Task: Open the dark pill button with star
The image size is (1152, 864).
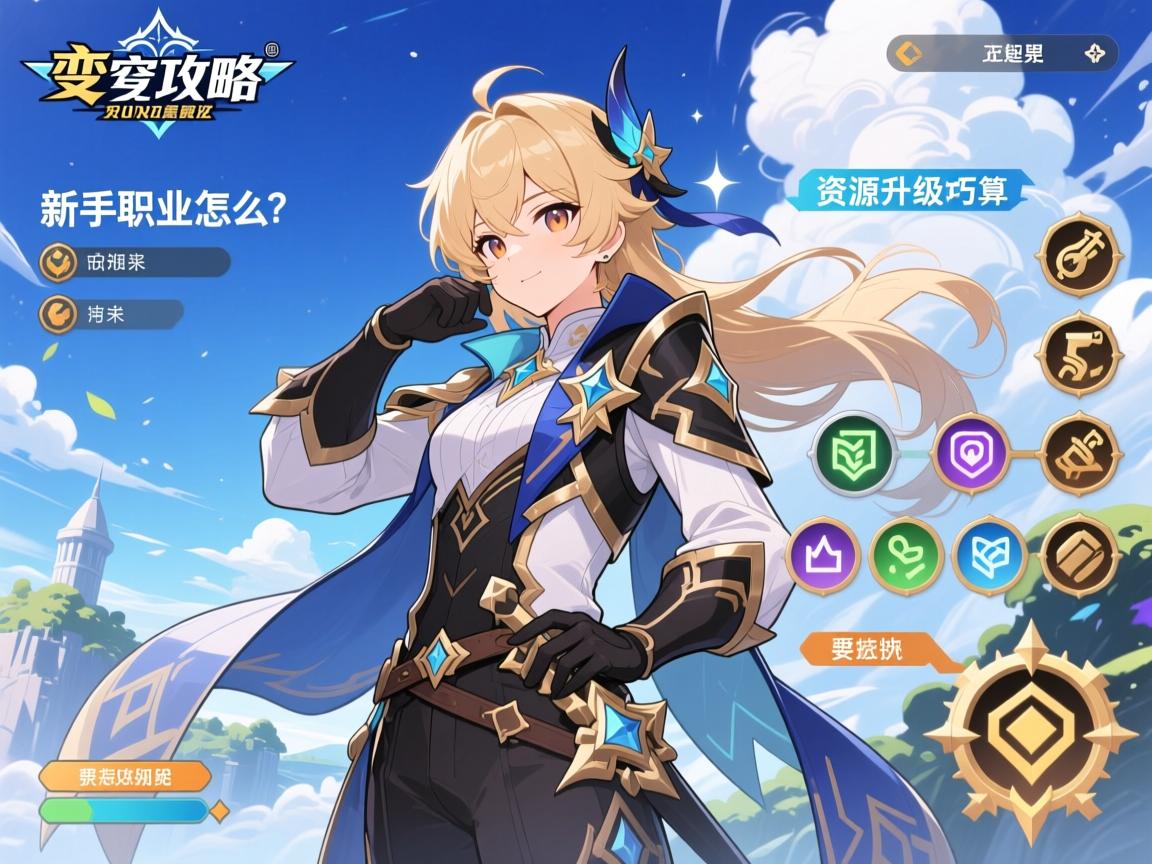Action: tap(1002, 53)
